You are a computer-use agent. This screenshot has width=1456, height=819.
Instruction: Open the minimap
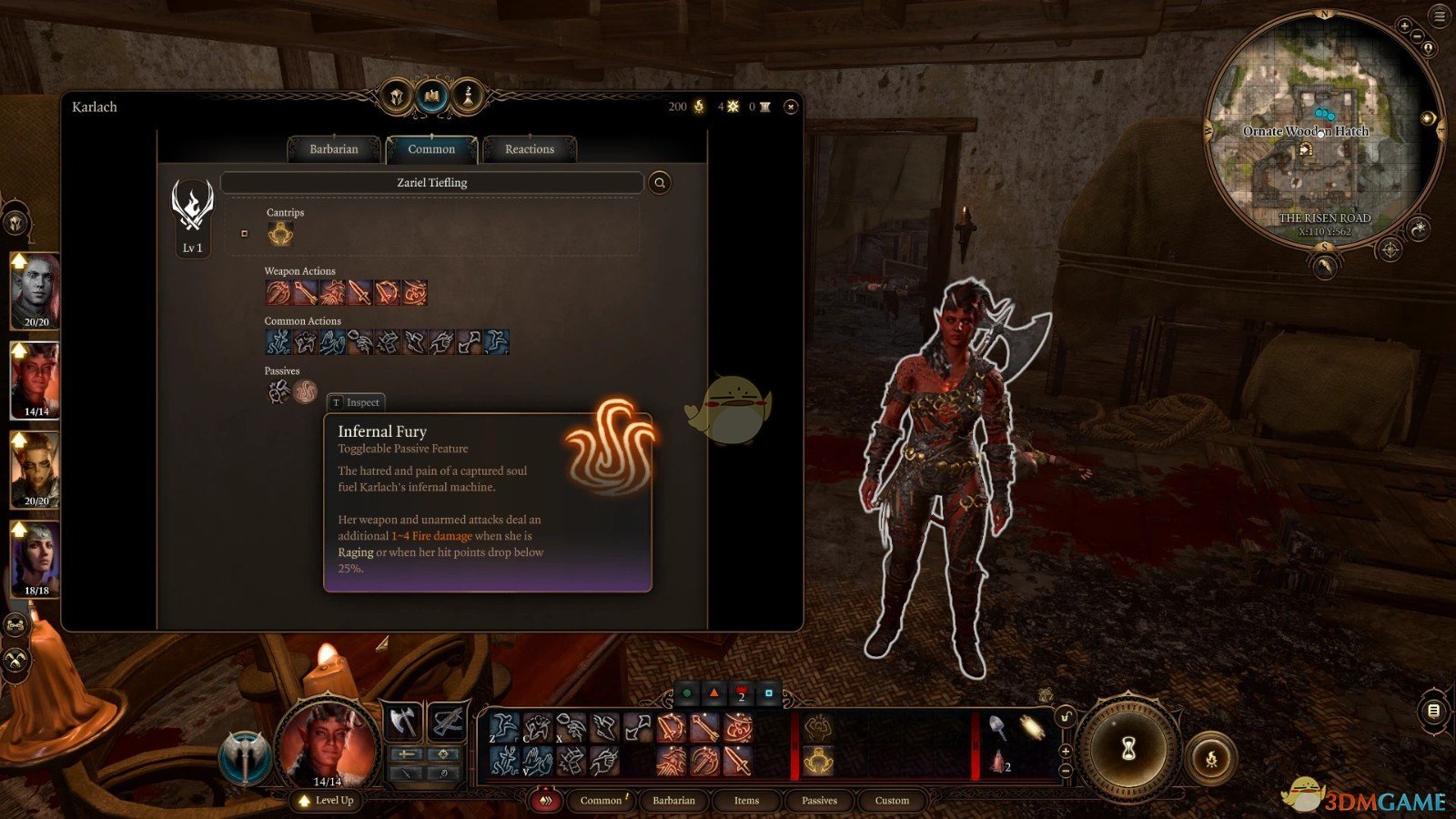pos(1323,127)
